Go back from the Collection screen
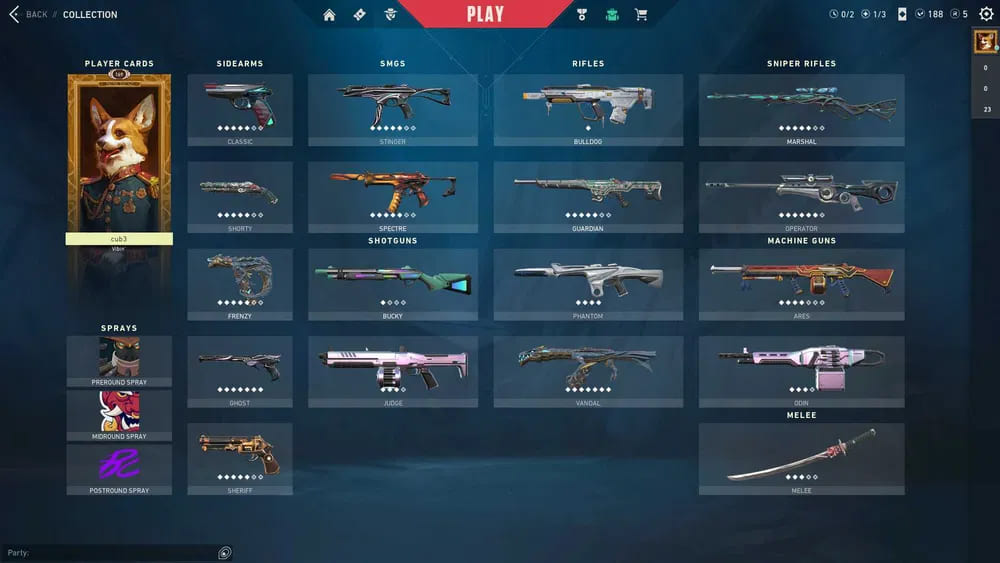 (x=28, y=14)
